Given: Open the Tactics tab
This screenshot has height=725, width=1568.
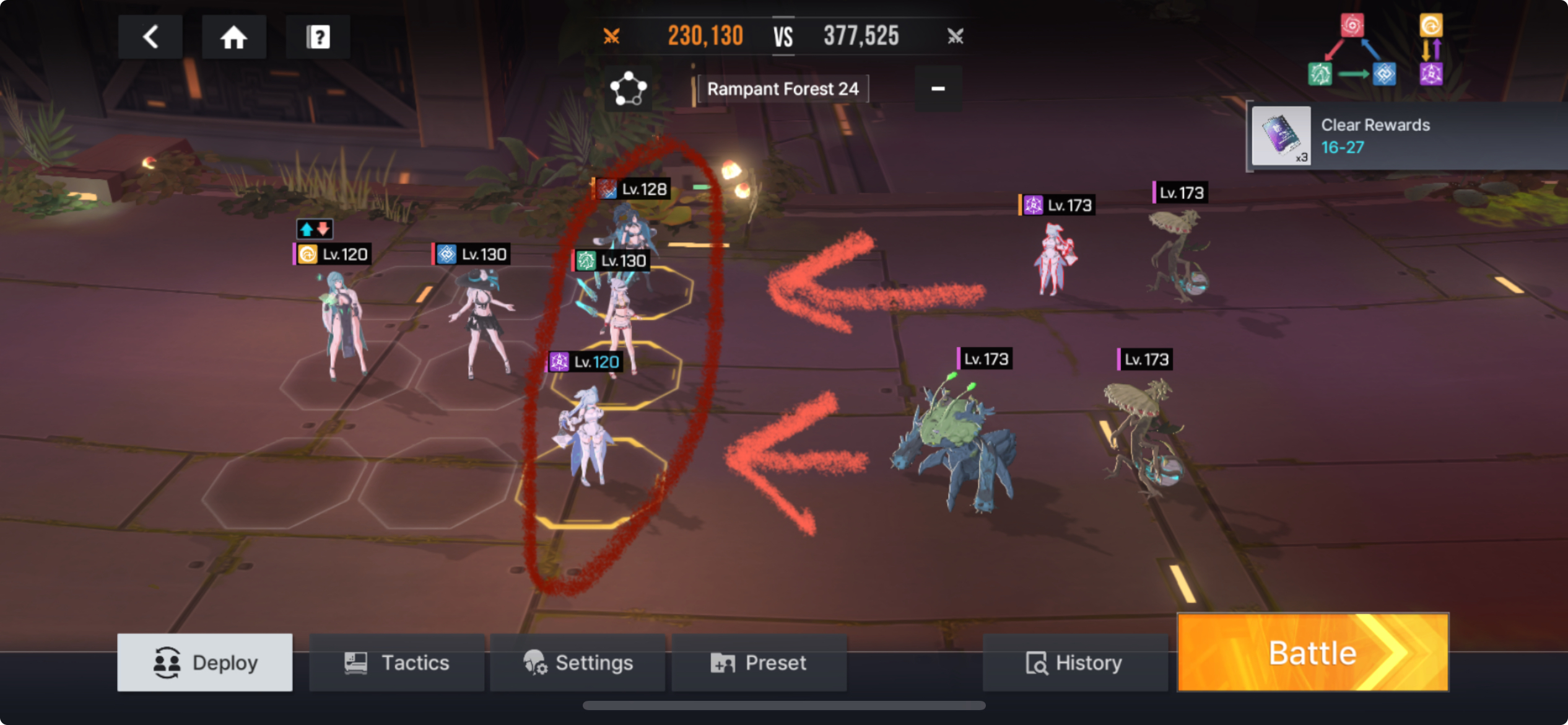Looking at the screenshot, I should coord(397,662).
